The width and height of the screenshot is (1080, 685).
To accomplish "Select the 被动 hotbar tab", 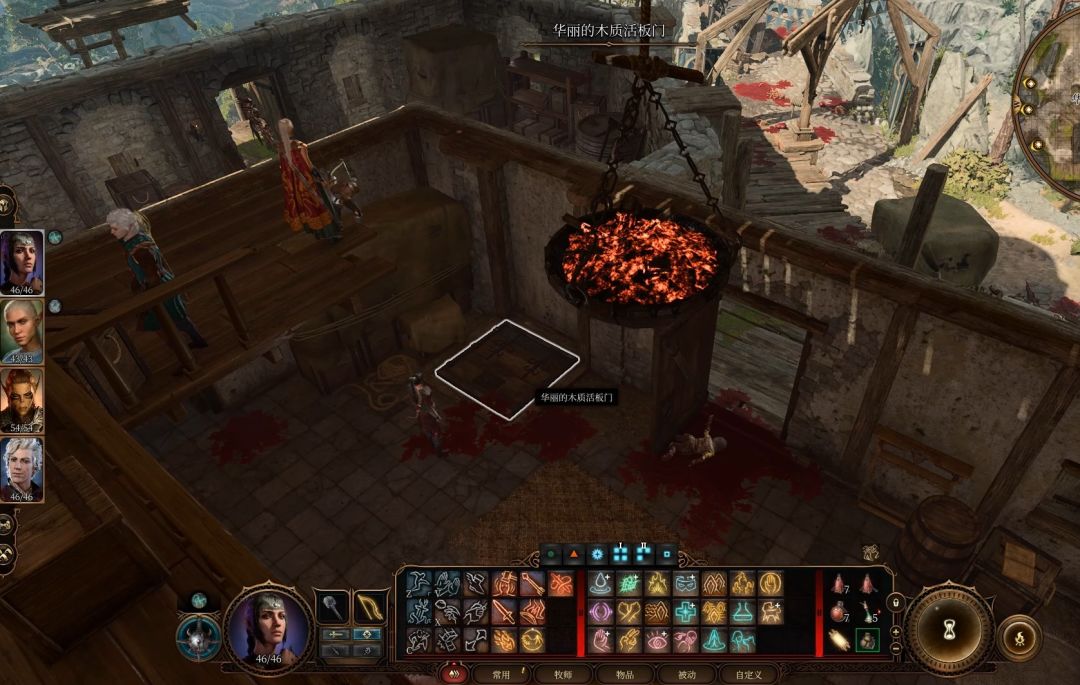I will [686, 675].
